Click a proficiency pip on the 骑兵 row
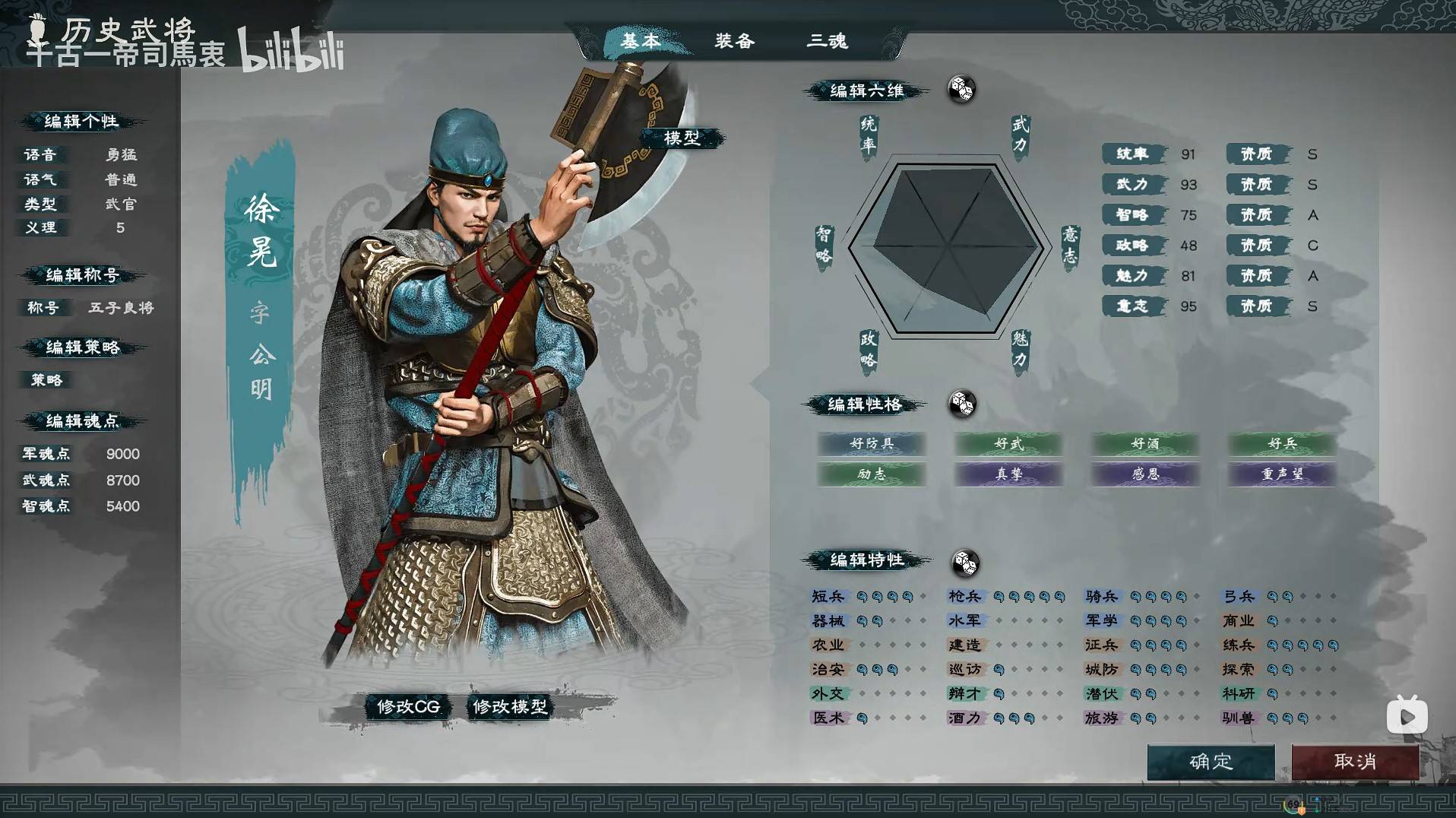 click(1134, 597)
